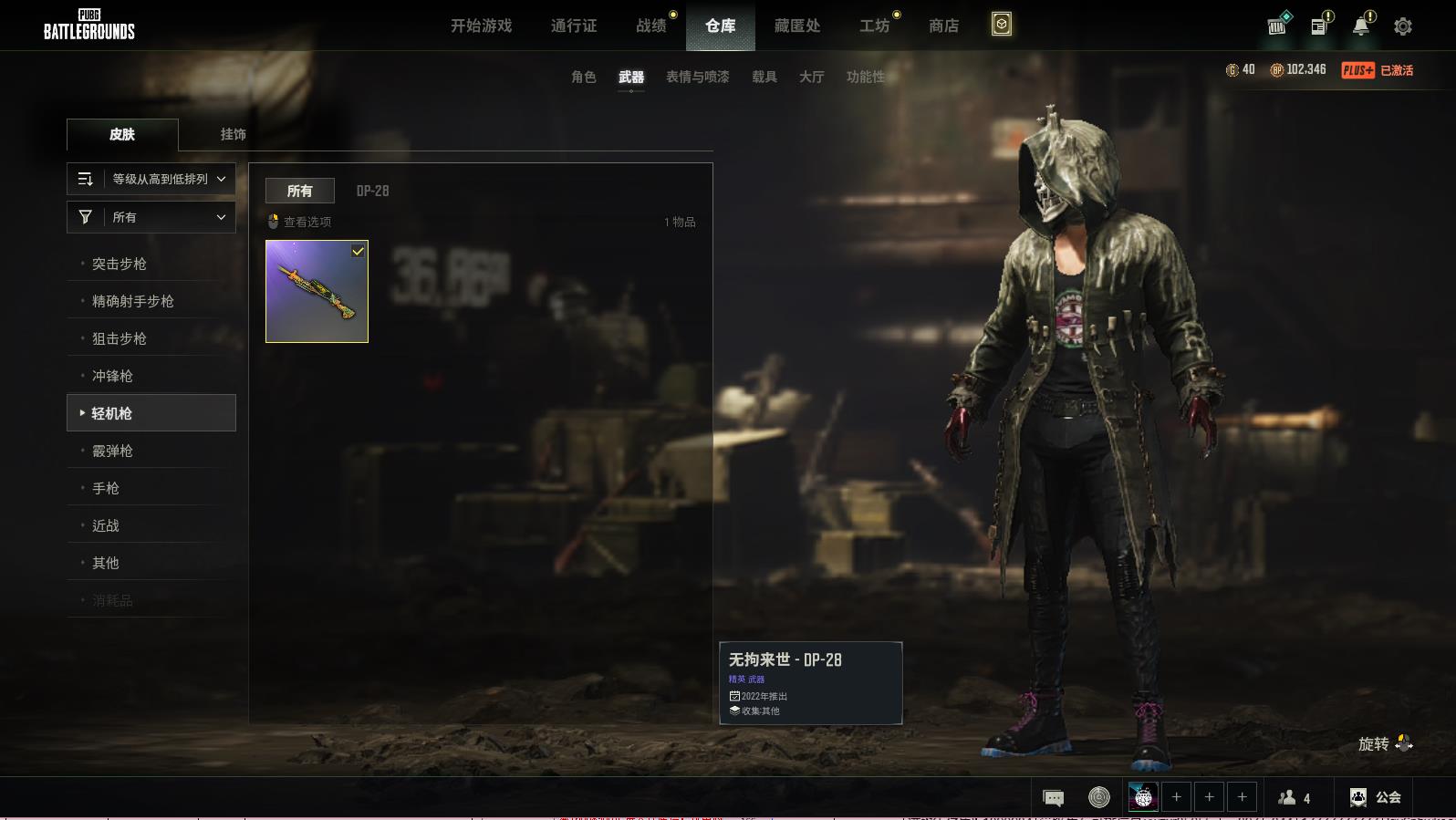Open the 等级从高到低排列 sort dropdown
The height and width of the screenshot is (820, 1456).
(x=151, y=179)
